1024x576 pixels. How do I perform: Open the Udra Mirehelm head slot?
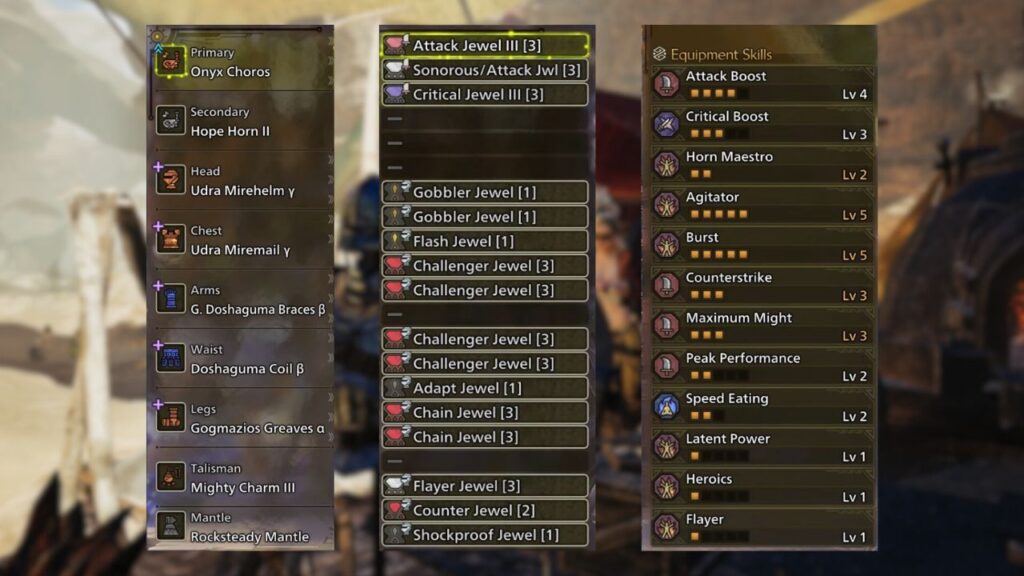(240, 181)
